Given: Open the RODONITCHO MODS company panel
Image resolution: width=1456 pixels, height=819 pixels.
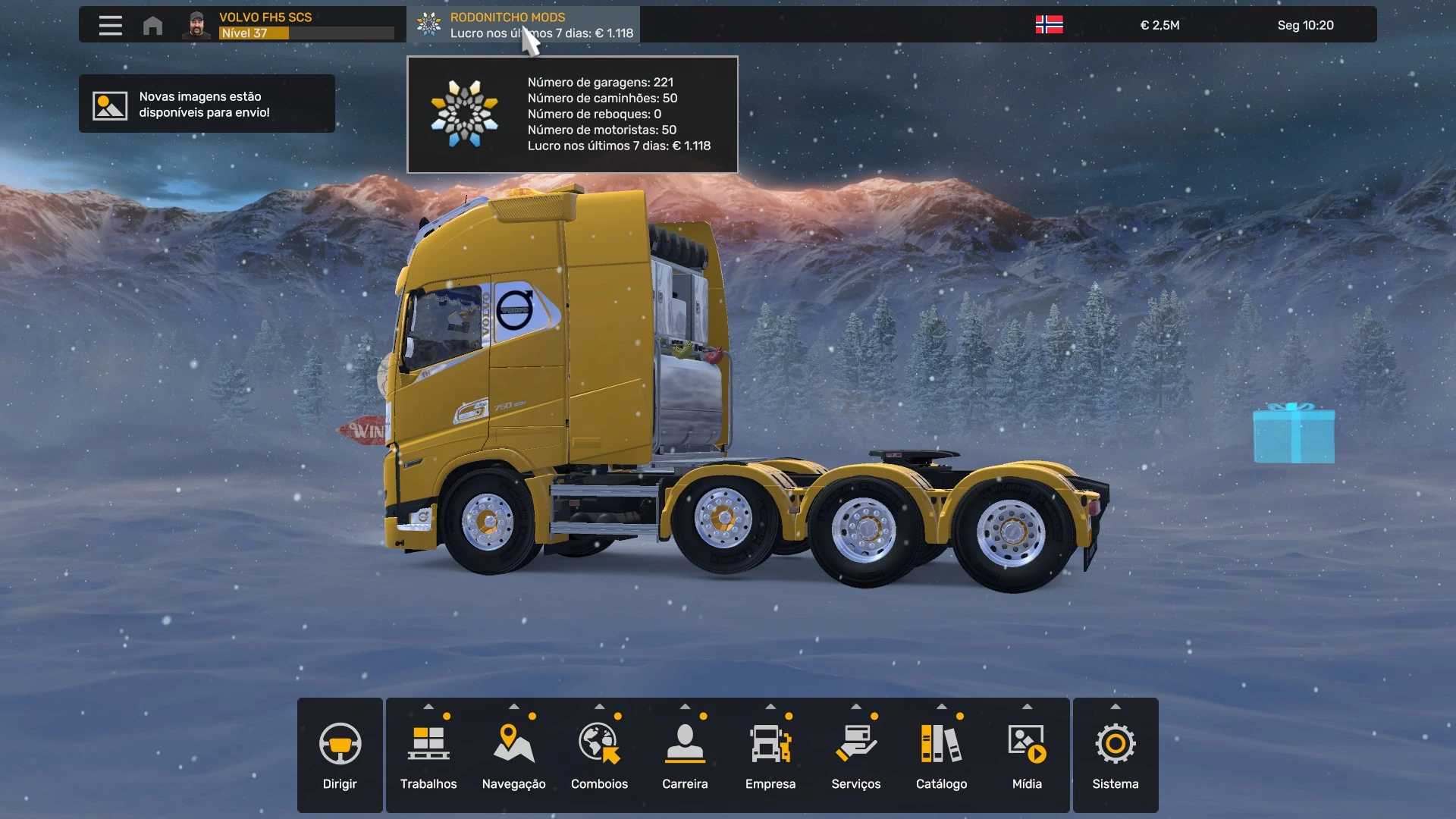Looking at the screenshot, I should [523, 25].
